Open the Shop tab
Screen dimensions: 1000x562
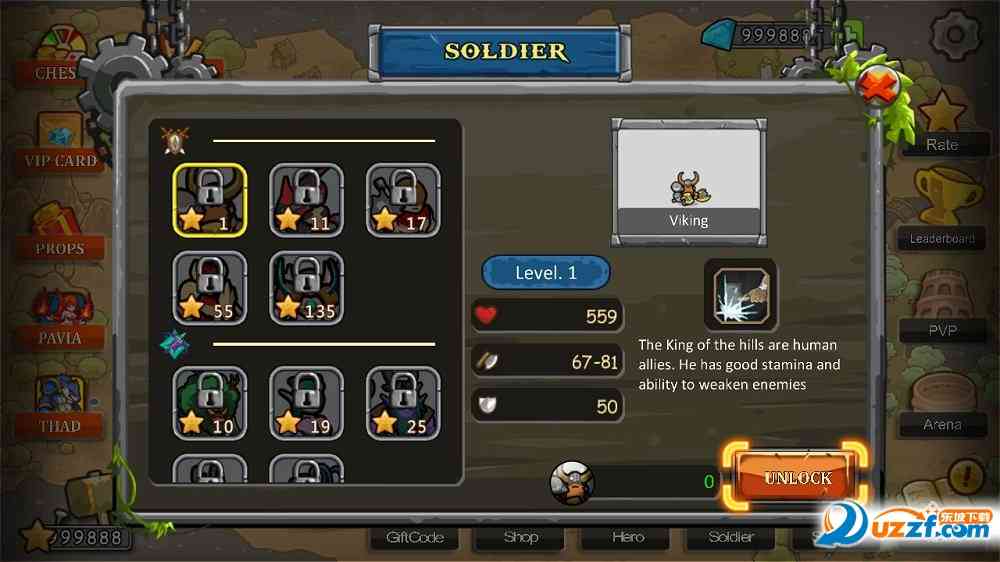[x=521, y=537]
